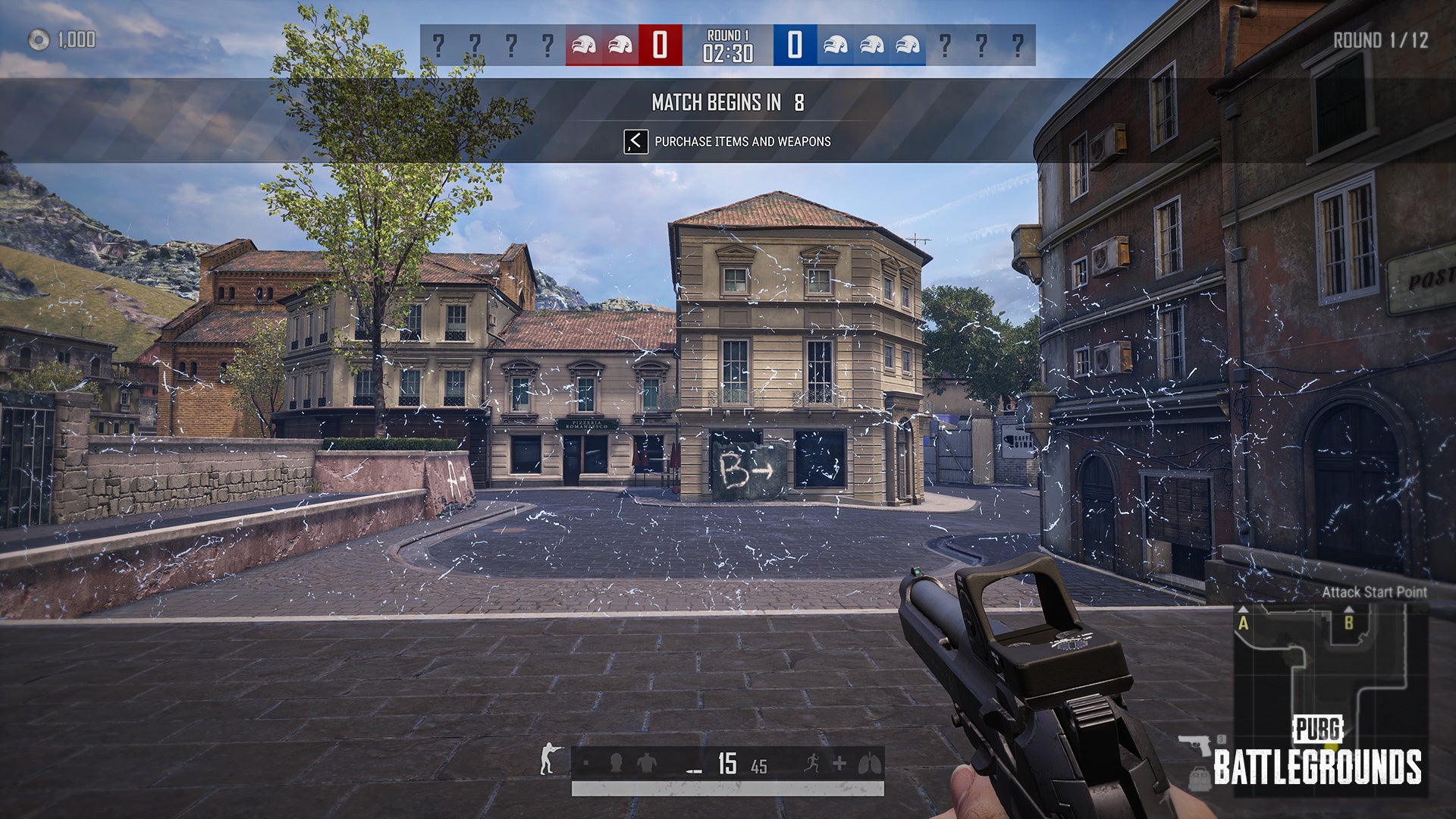Click the plus healing boost icon
Image resolution: width=1456 pixels, height=819 pixels.
(839, 764)
